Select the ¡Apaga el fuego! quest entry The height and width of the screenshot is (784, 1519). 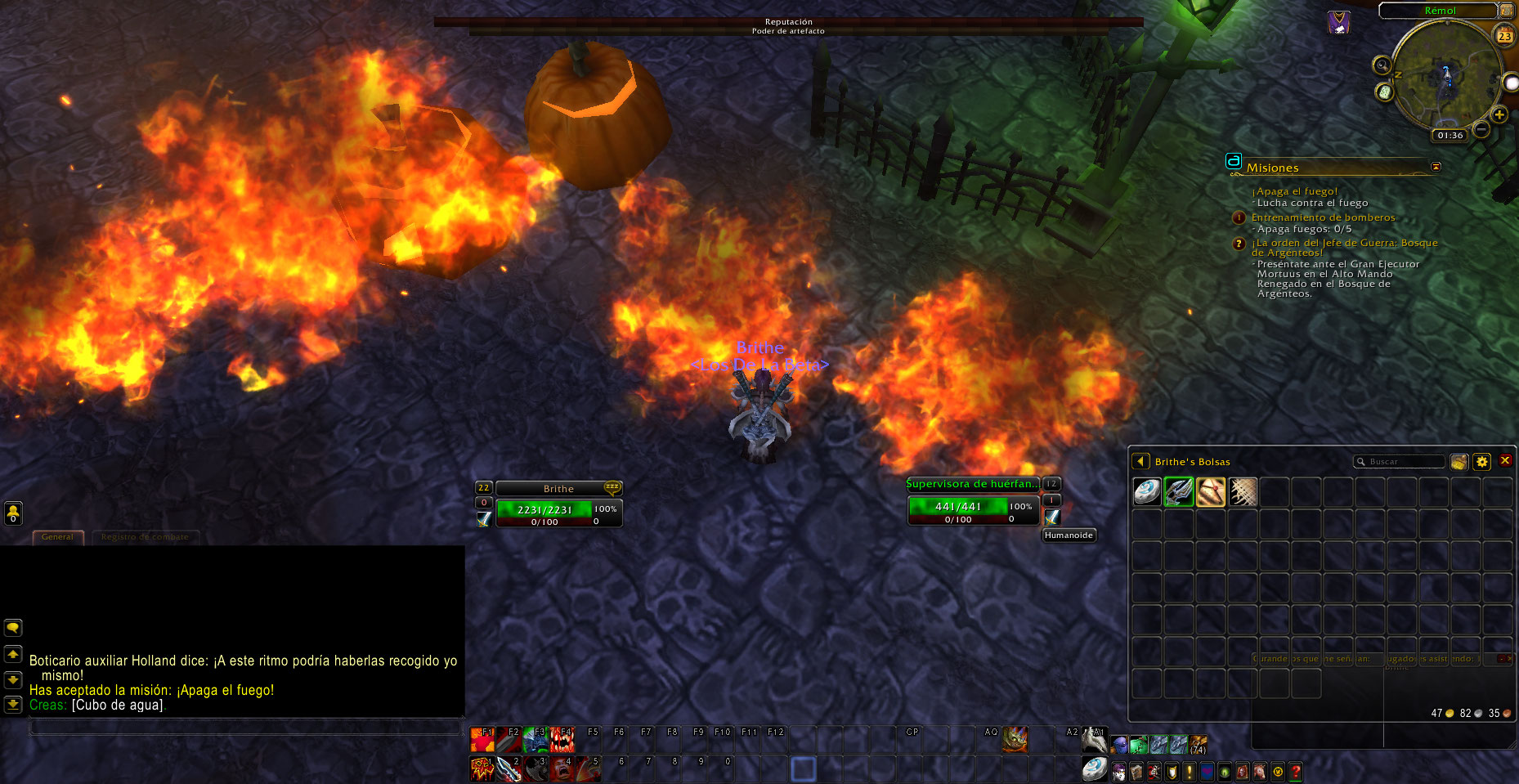pyautogui.click(x=1294, y=191)
